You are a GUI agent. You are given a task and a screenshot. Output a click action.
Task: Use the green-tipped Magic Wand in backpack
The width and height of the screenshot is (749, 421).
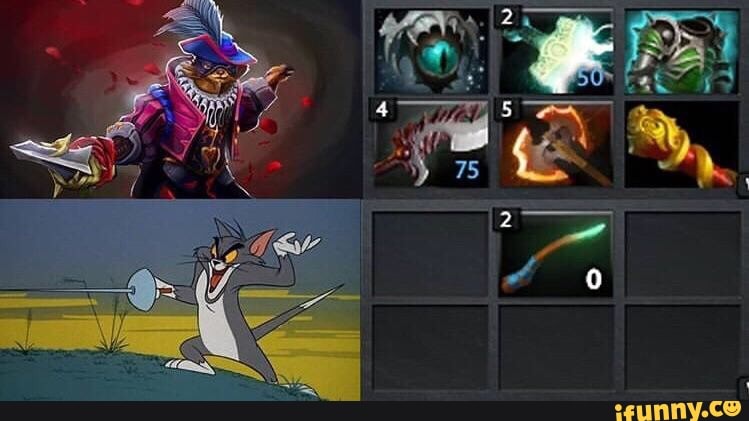point(556,254)
